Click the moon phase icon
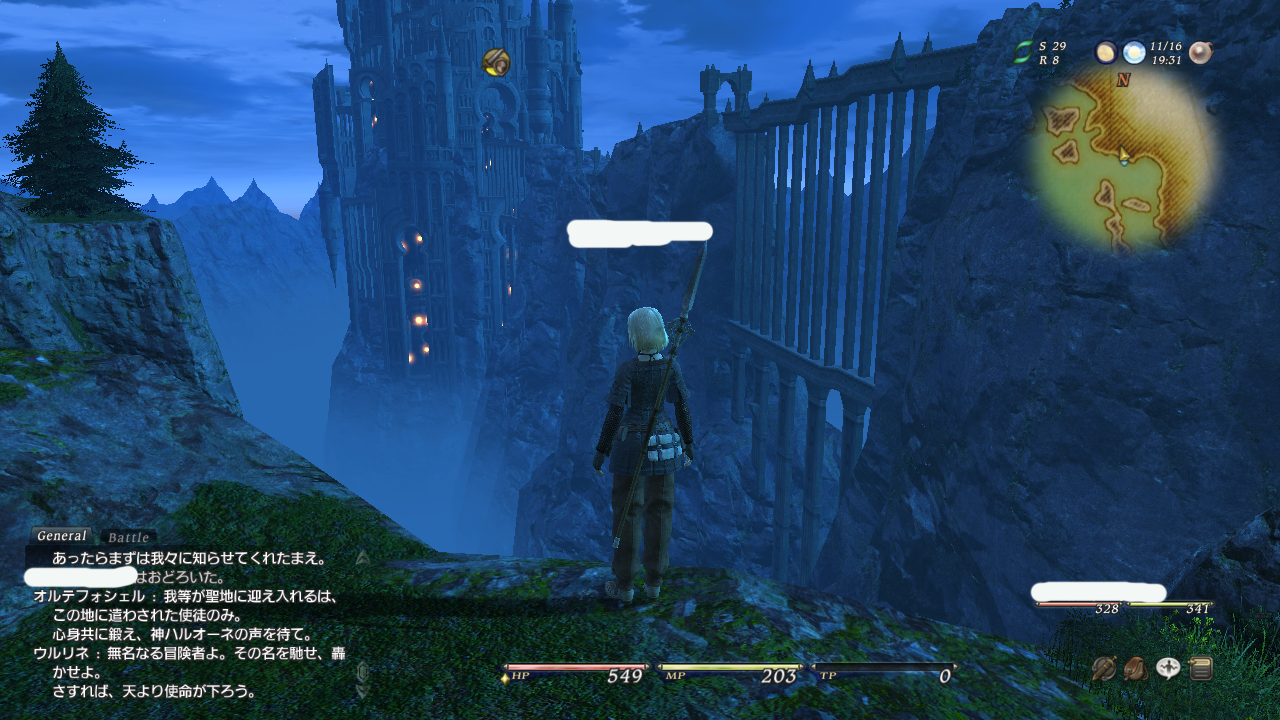The width and height of the screenshot is (1280, 720). pyautogui.click(x=1106, y=53)
